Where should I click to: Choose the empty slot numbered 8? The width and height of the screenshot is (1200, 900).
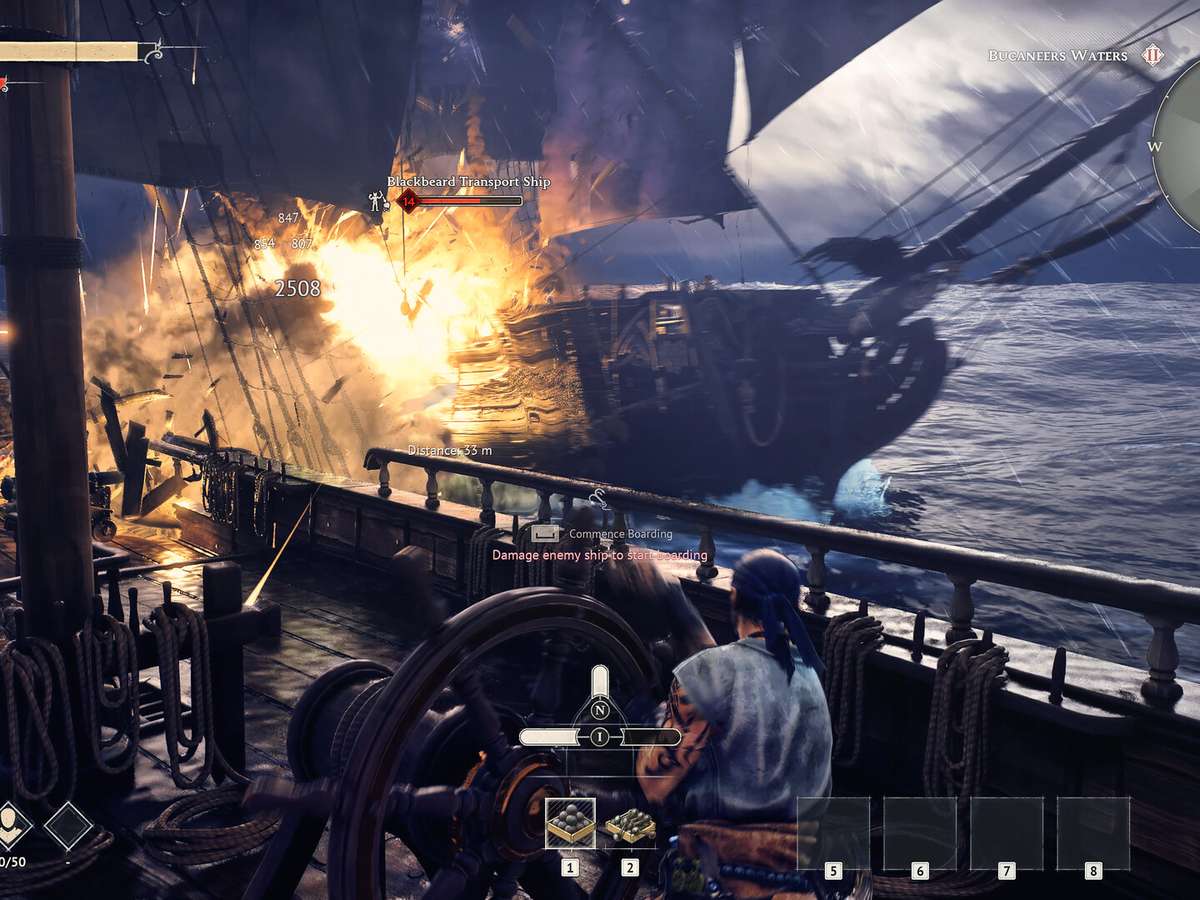pyautogui.click(x=1093, y=833)
